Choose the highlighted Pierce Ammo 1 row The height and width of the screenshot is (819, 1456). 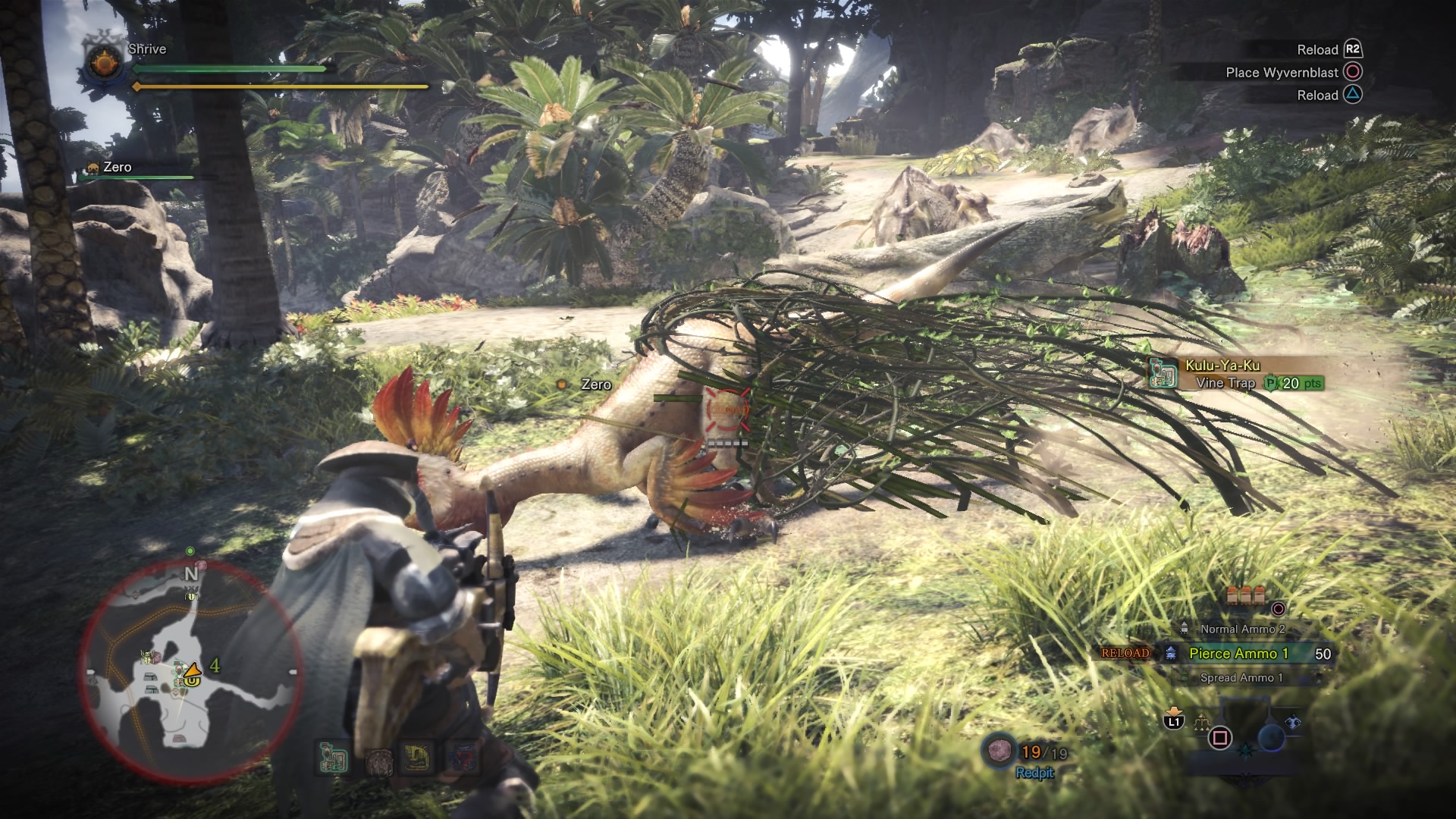coord(1238,653)
